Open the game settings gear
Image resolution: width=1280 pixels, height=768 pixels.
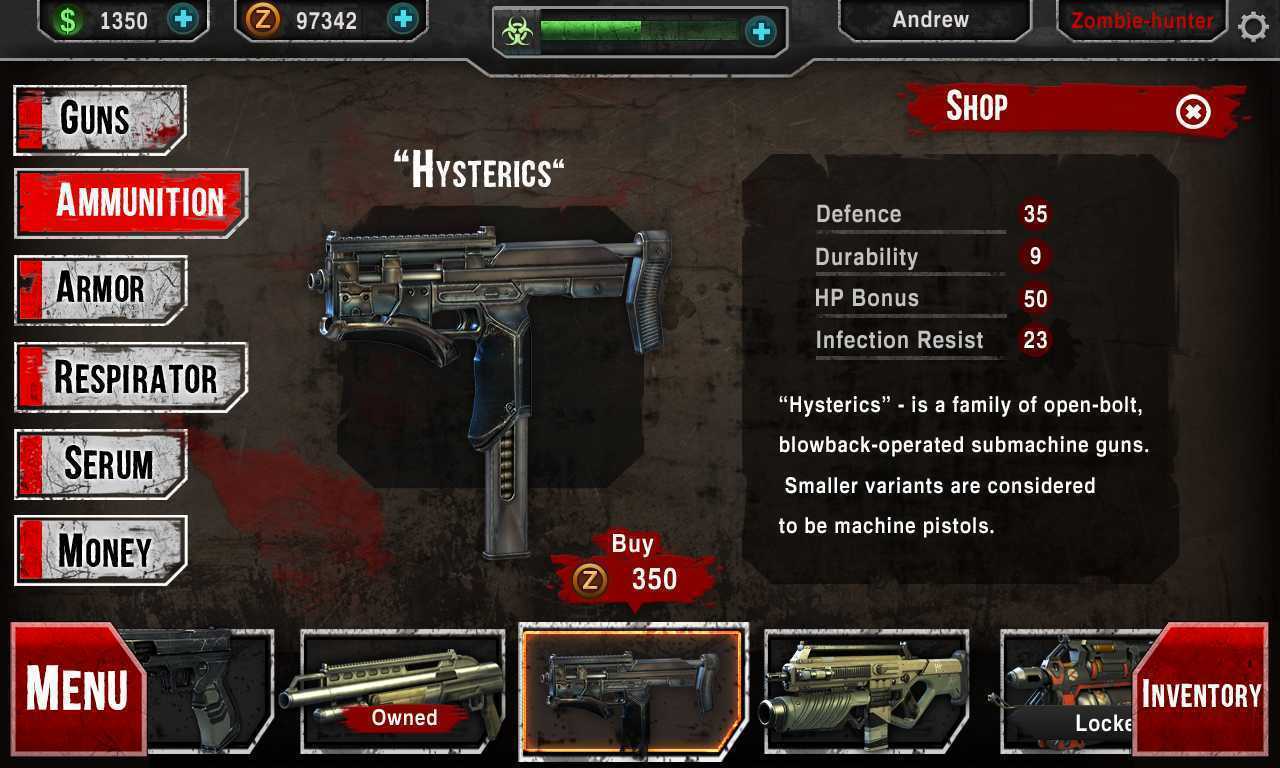point(1253,26)
